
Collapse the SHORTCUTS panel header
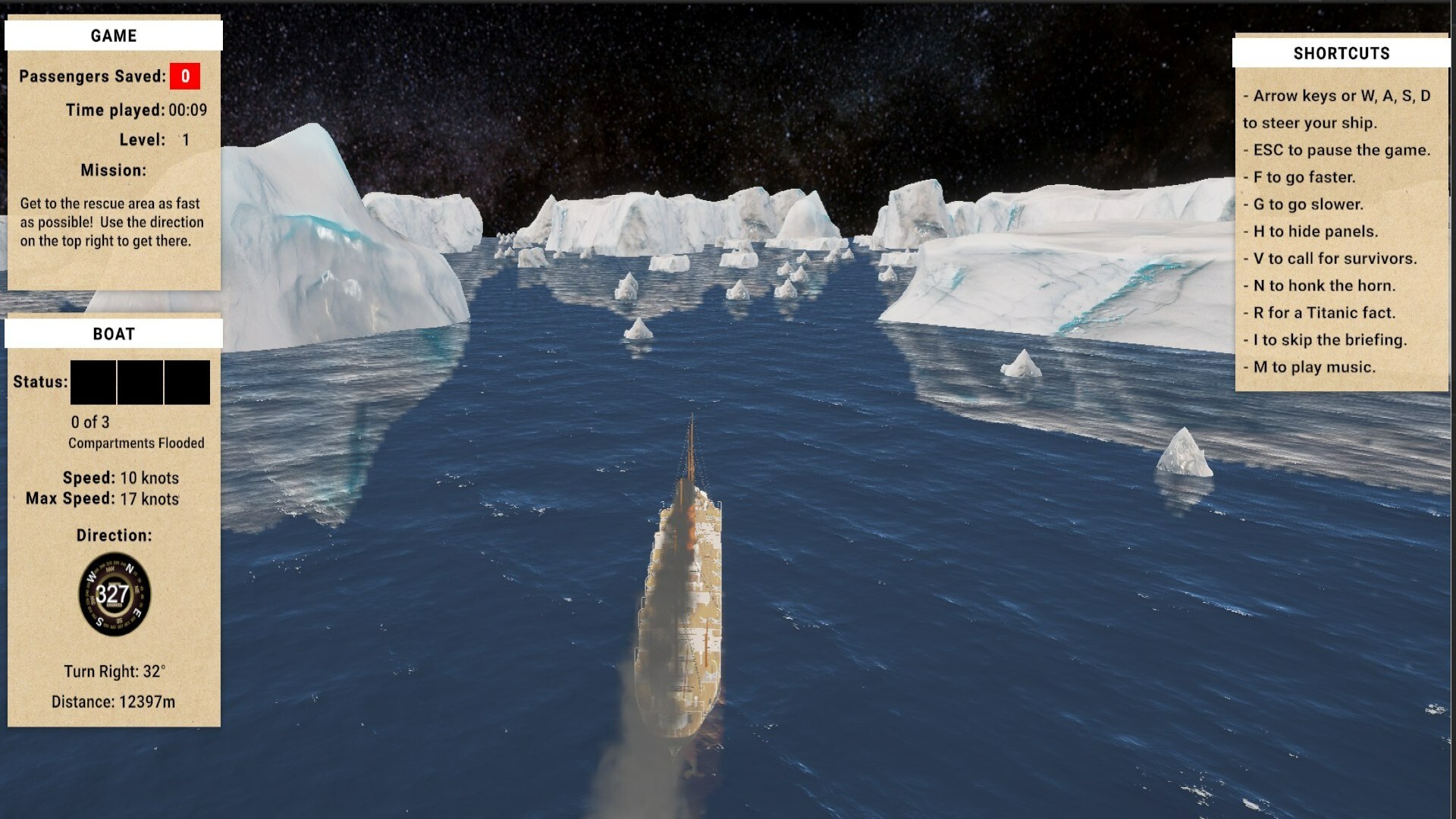click(x=1341, y=52)
